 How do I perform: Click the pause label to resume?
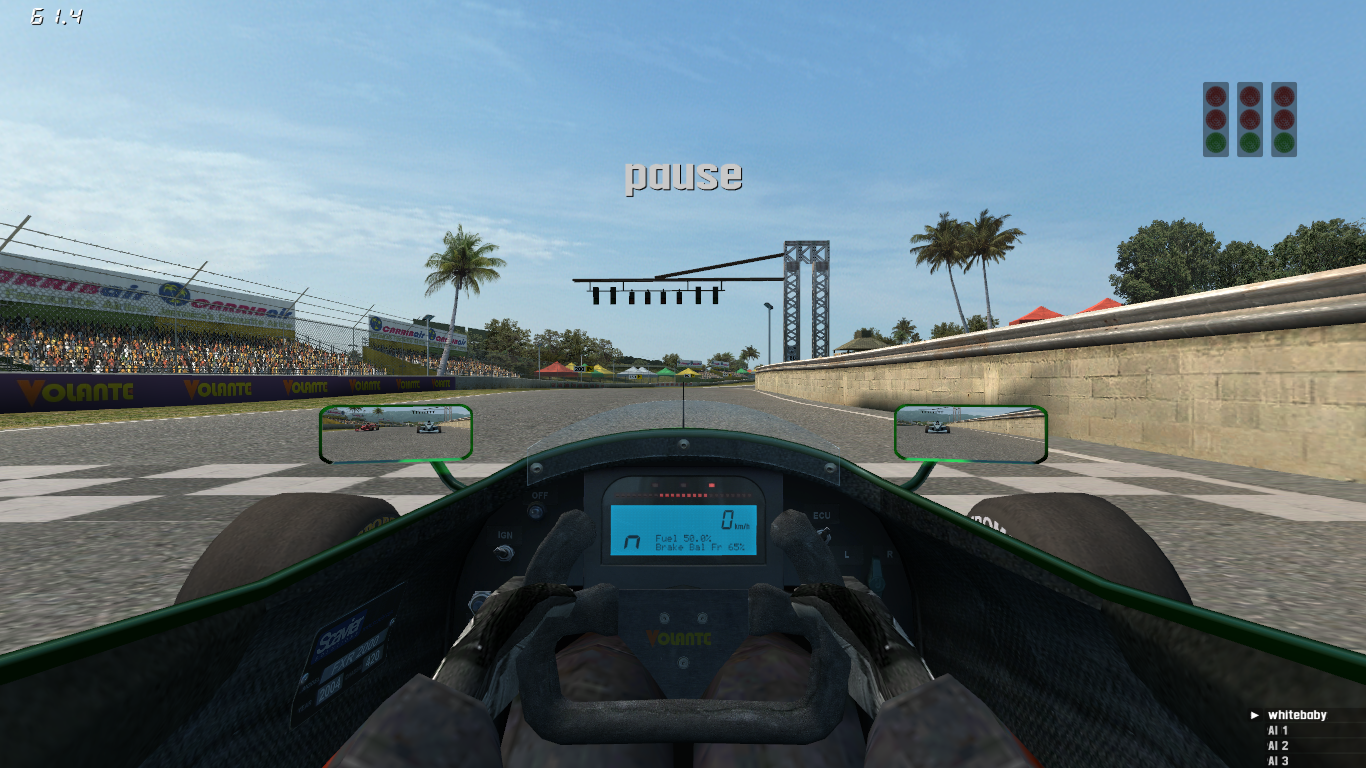tap(684, 176)
